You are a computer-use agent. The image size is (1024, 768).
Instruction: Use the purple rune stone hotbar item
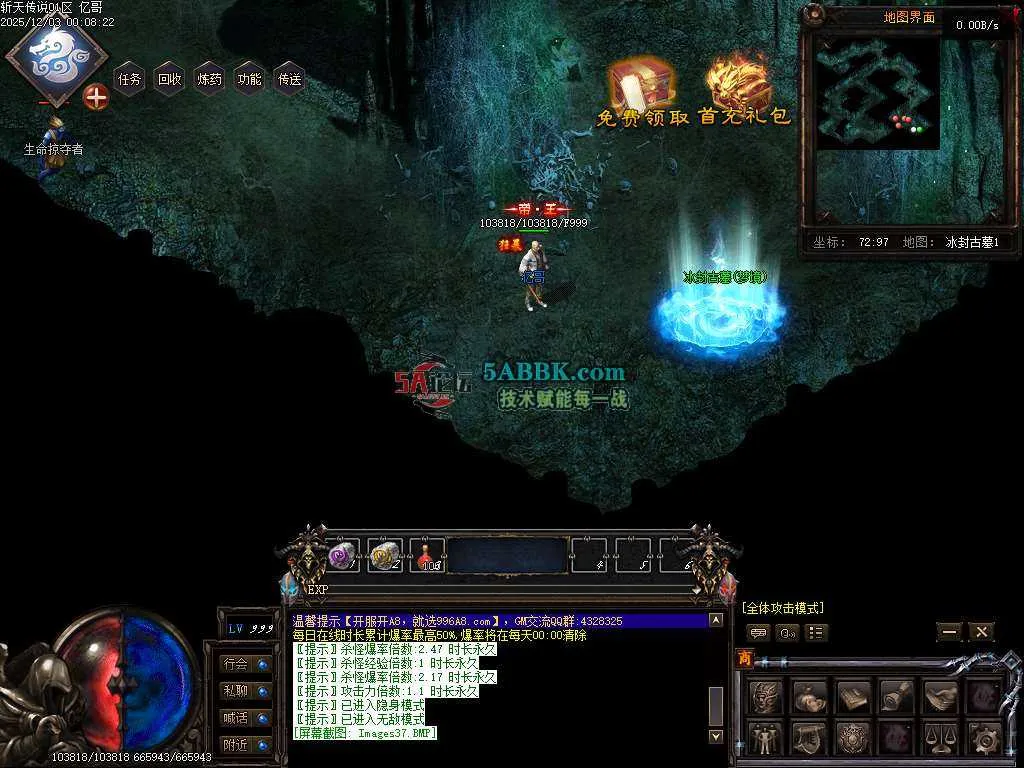tap(343, 556)
